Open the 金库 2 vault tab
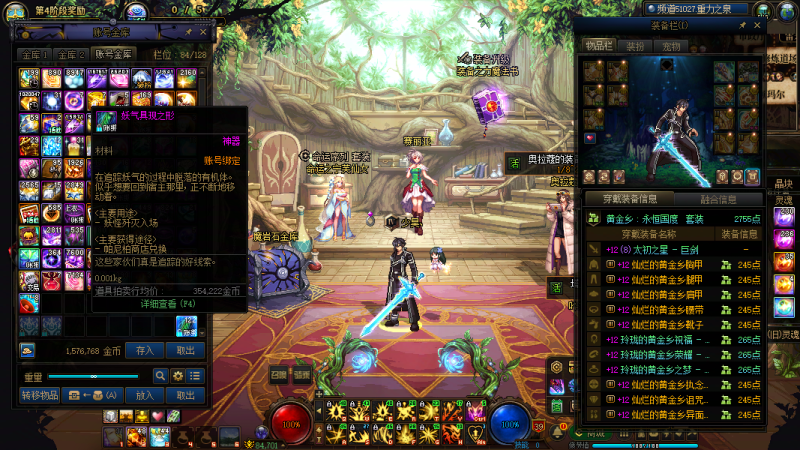This screenshot has width=800, height=450. click(71, 54)
